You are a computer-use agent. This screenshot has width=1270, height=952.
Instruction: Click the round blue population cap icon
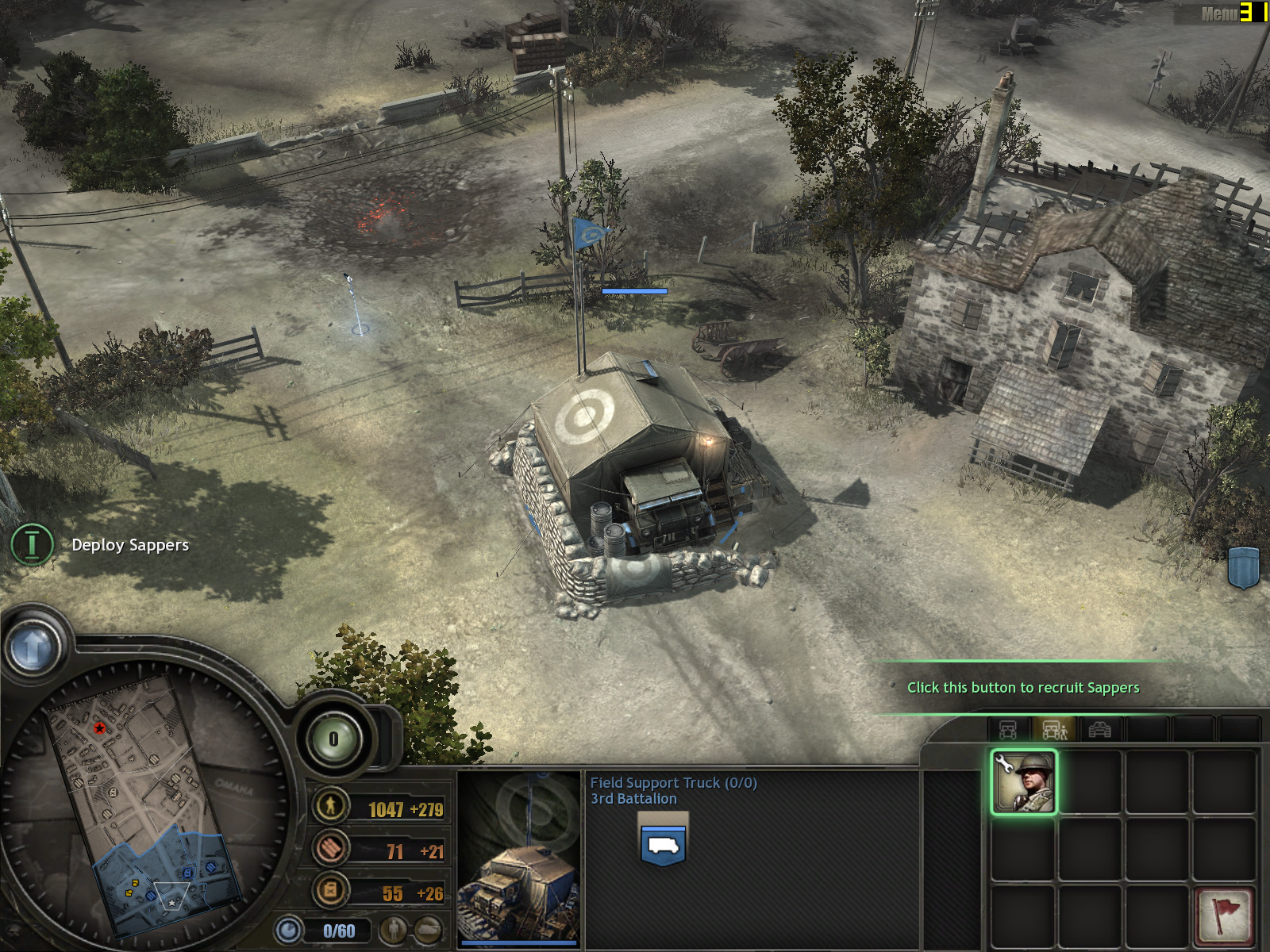point(288,930)
